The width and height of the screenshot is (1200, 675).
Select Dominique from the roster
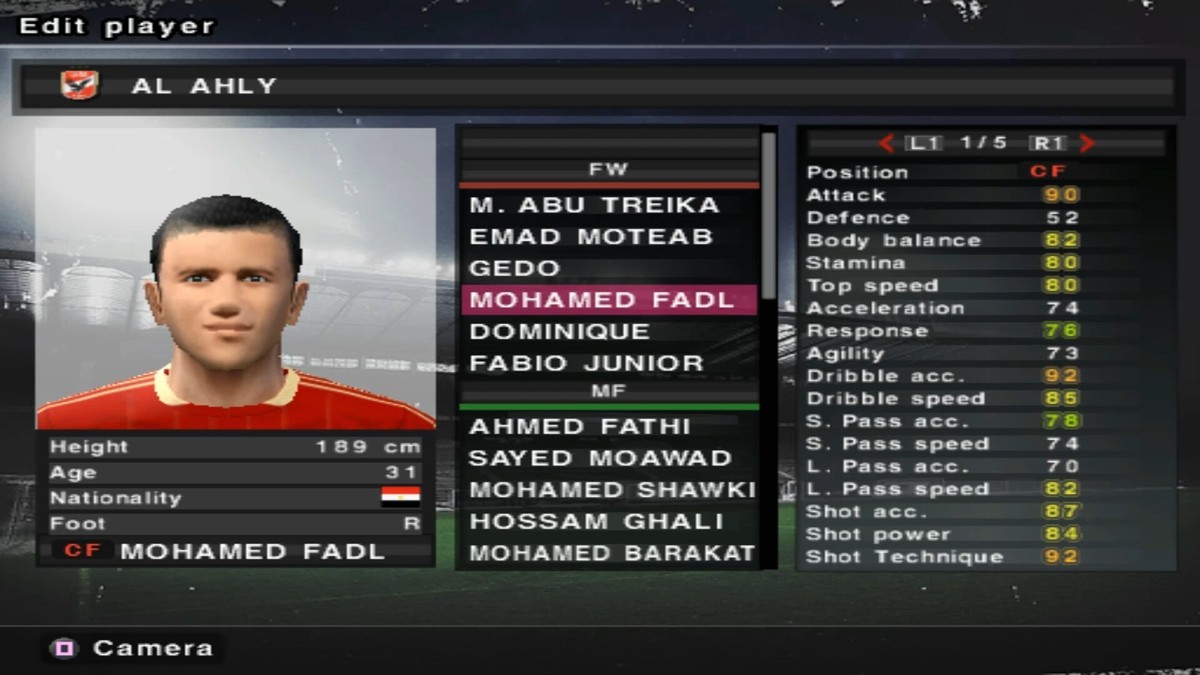(x=560, y=332)
